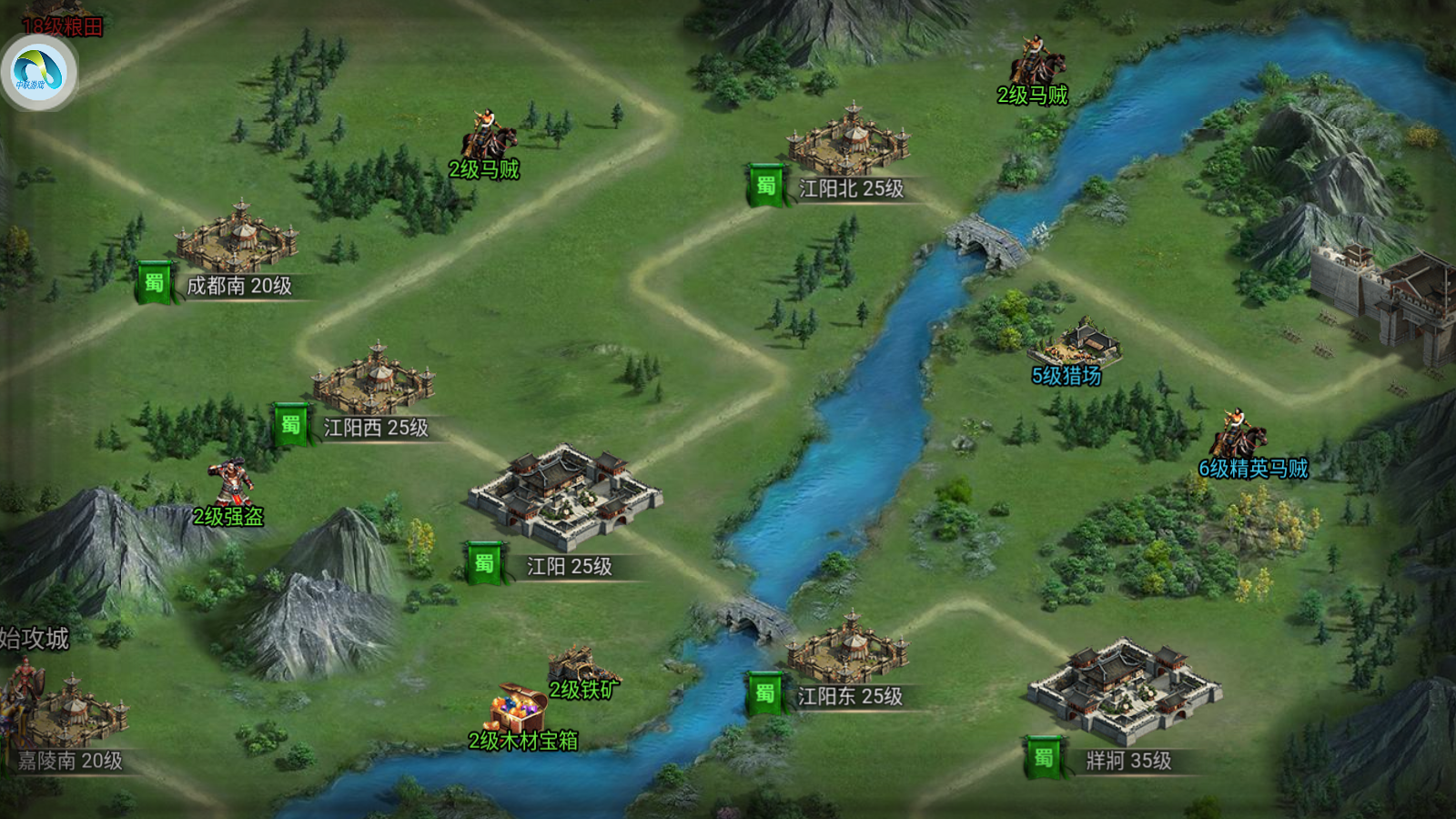Tap the 江阳北 25级 outpost
Viewport: 1456px width, 819px height.
(x=848, y=143)
